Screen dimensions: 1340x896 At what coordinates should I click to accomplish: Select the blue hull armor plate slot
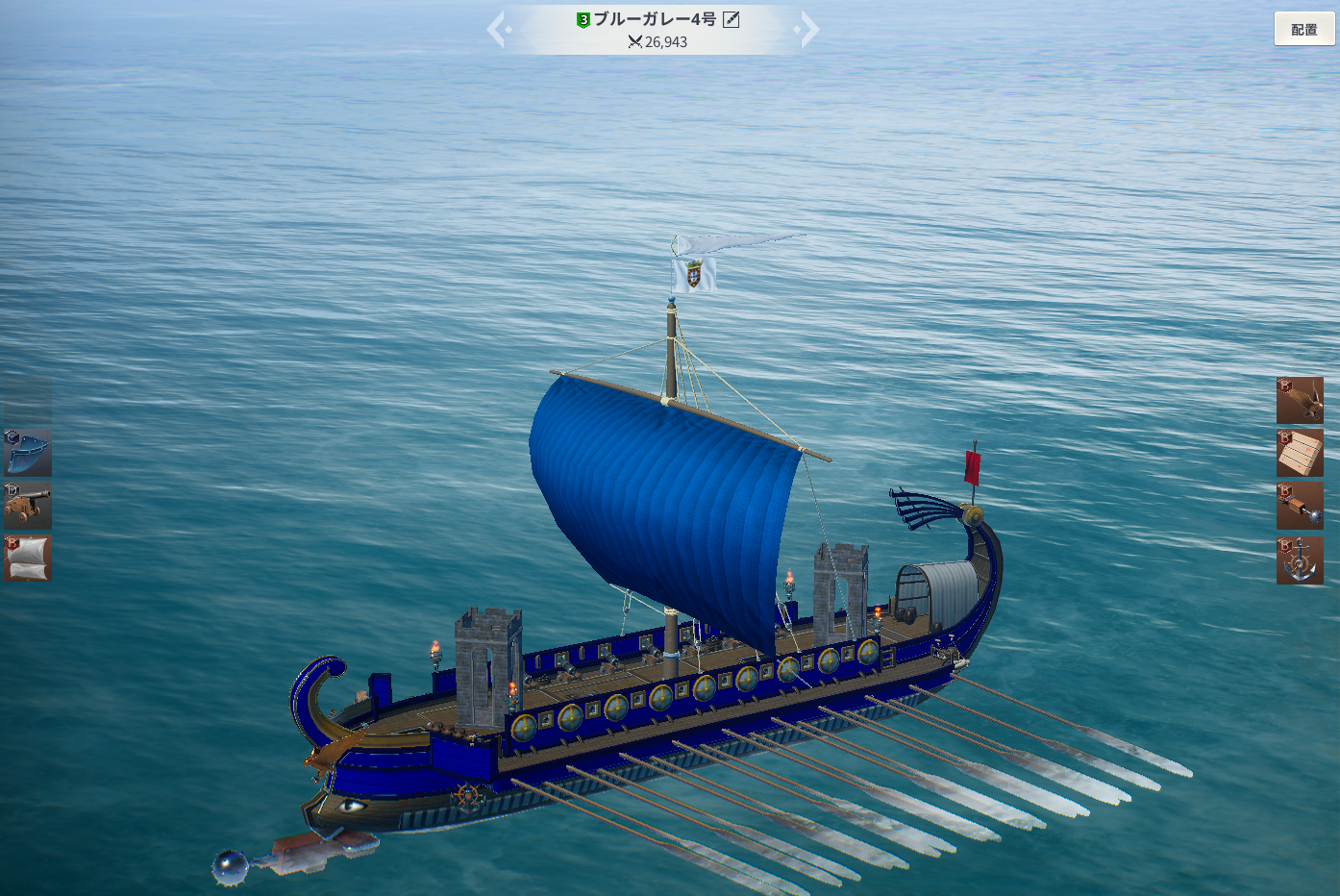(28, 453)
